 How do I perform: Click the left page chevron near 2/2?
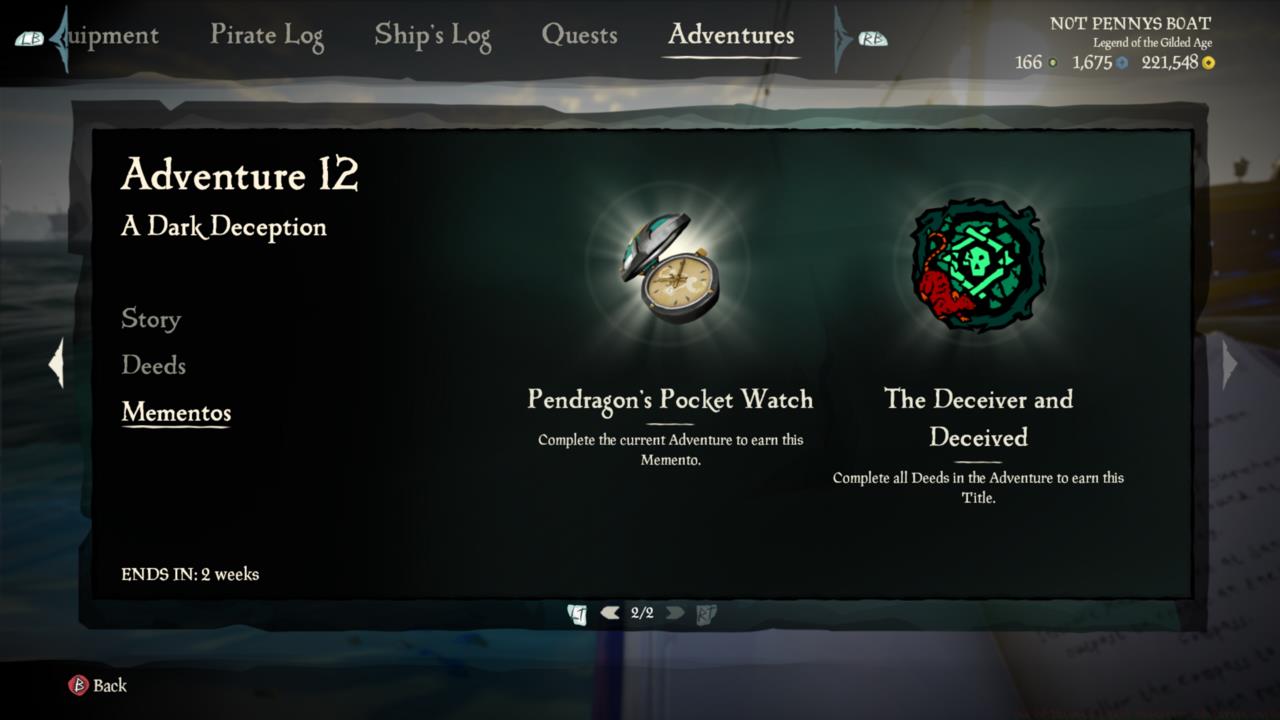point(610,613)
